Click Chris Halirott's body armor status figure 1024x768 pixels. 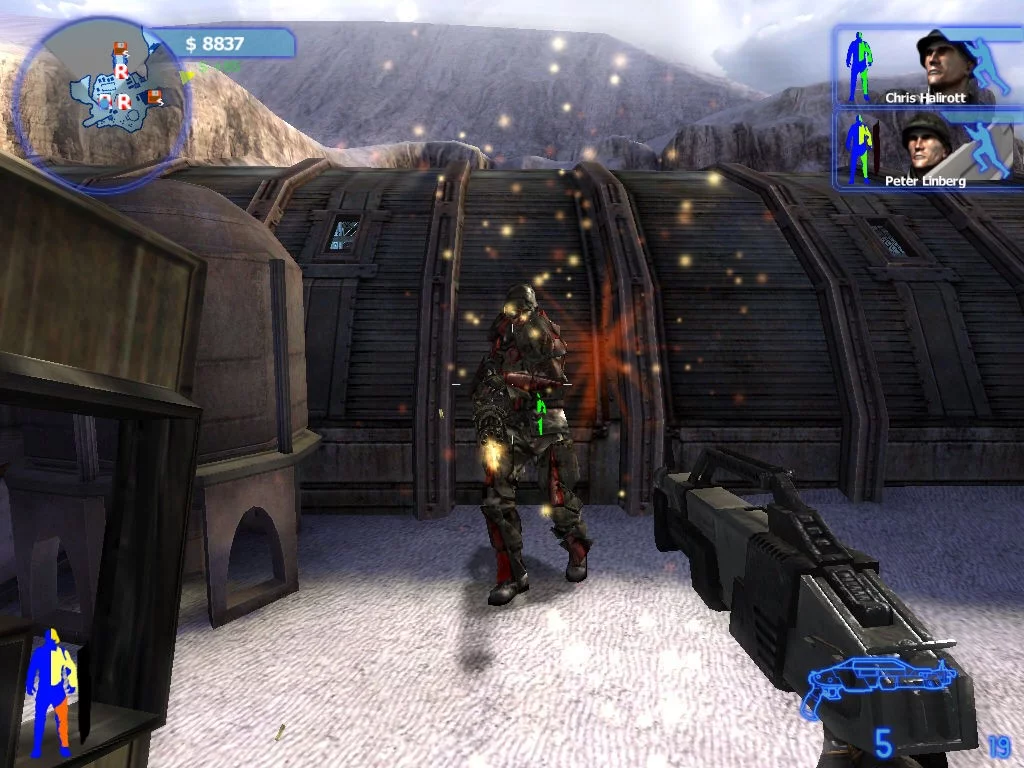tap(859, 66)
